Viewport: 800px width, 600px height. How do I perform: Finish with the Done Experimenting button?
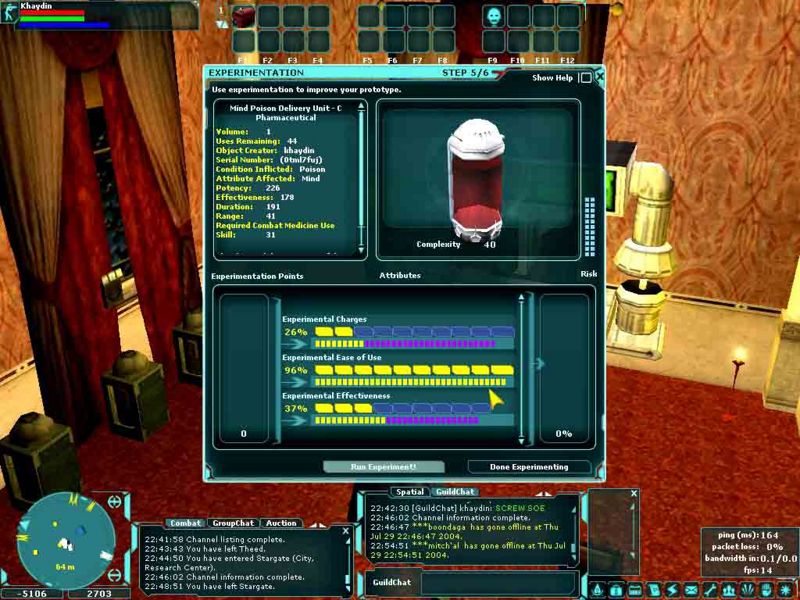(529, 467)
